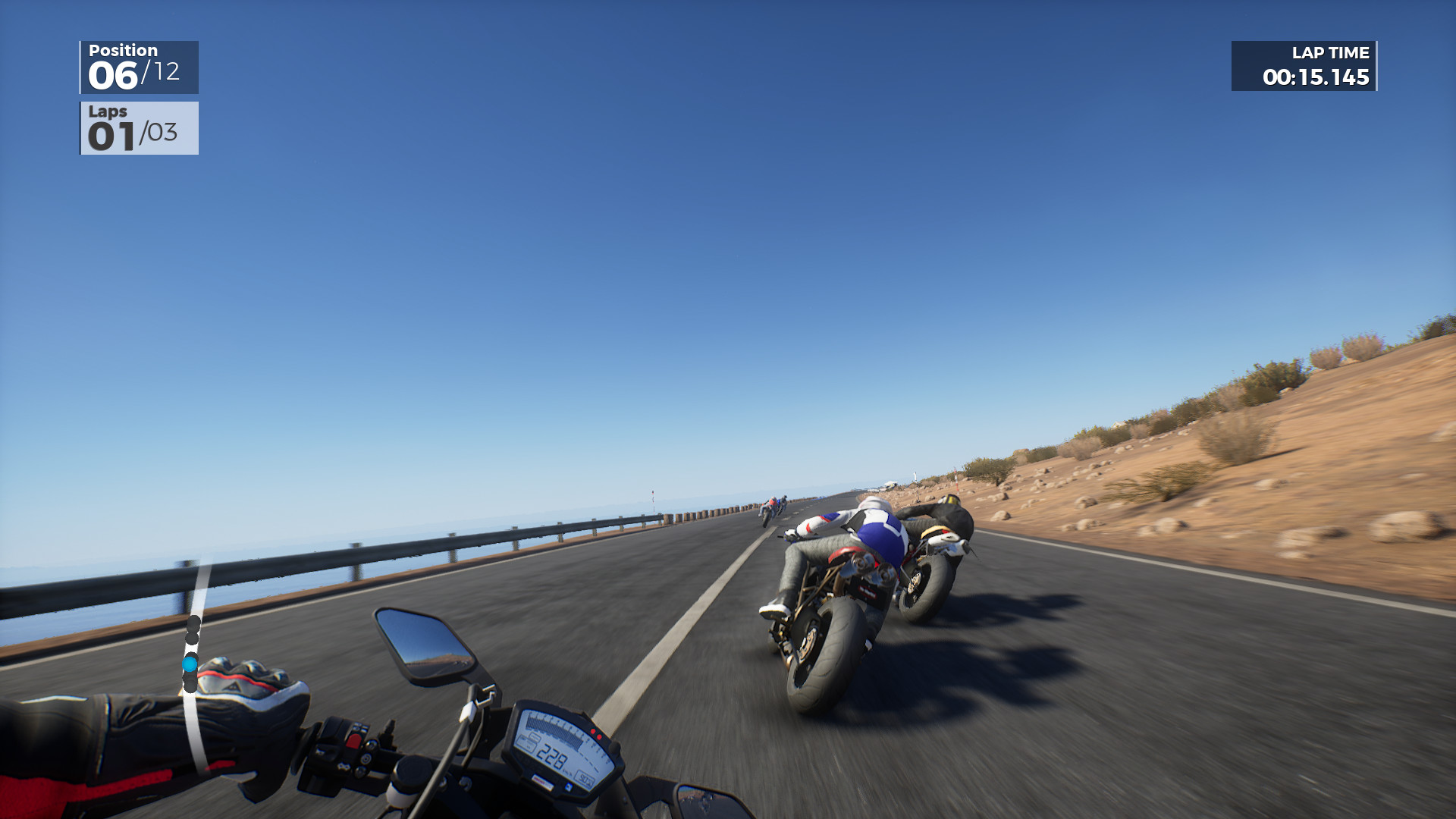Toggle the second red indicator lamp
This screenshot has height=819, width=1456.
tap(599, 737)
